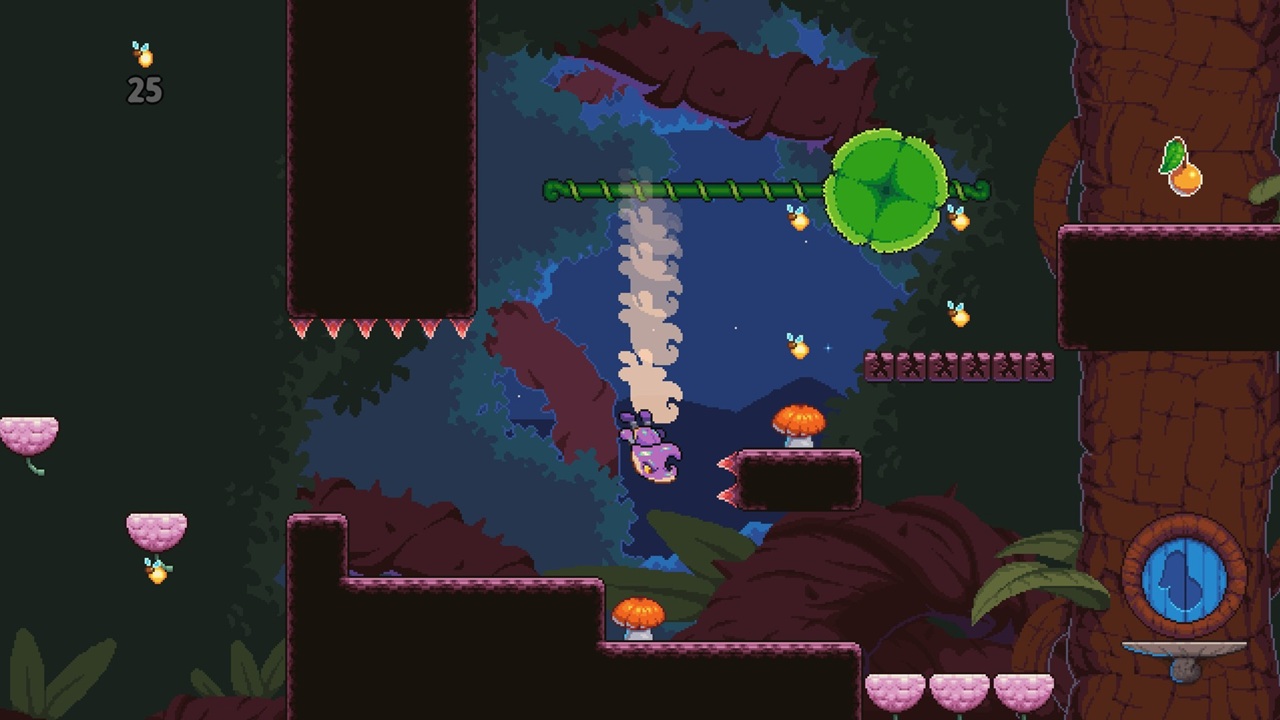Select the orange mushroom on the bottom ledge
Viewport: 1280px width, 720px height.
point(637,610)
